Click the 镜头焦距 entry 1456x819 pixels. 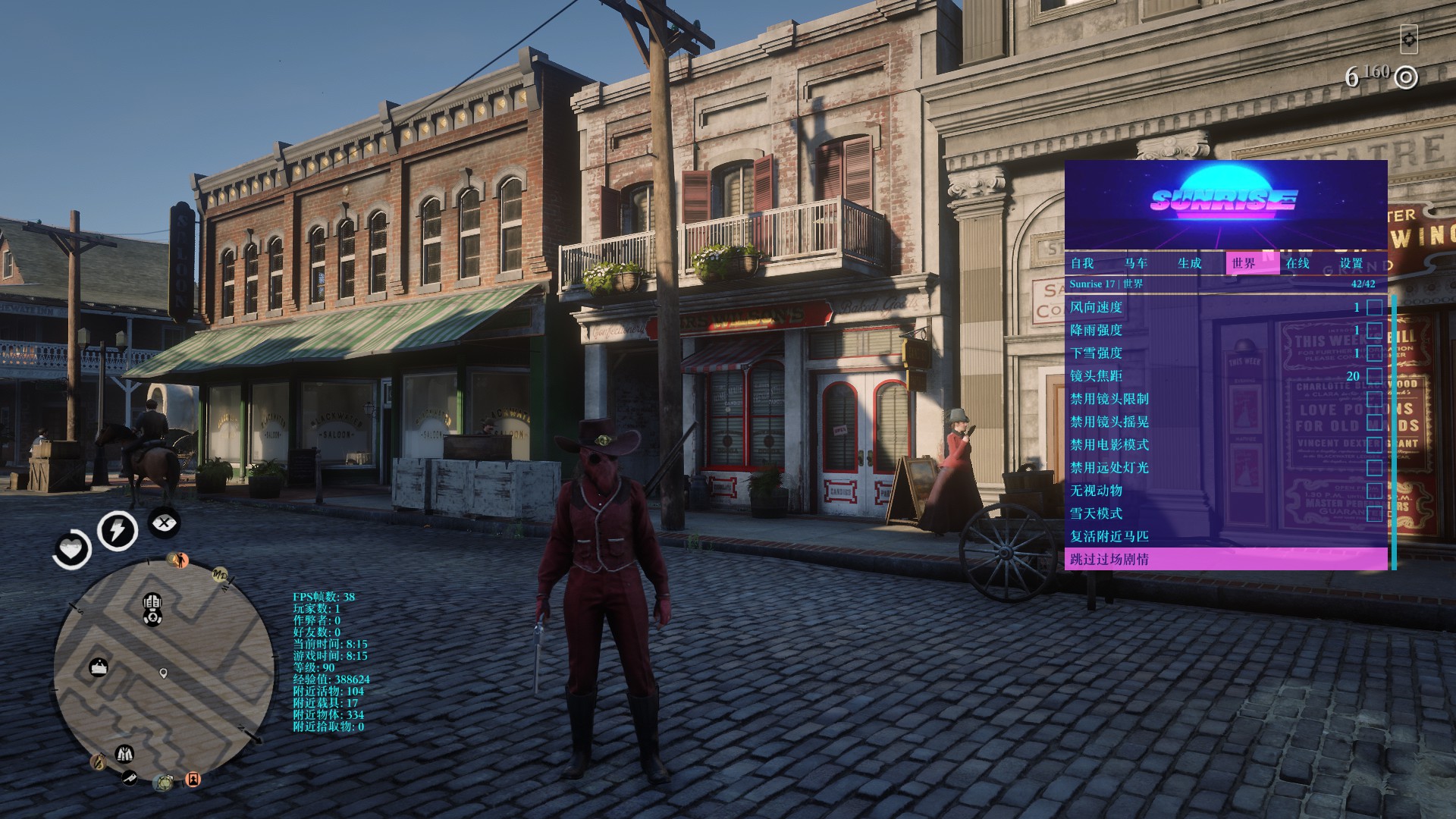pos(1096,376)
